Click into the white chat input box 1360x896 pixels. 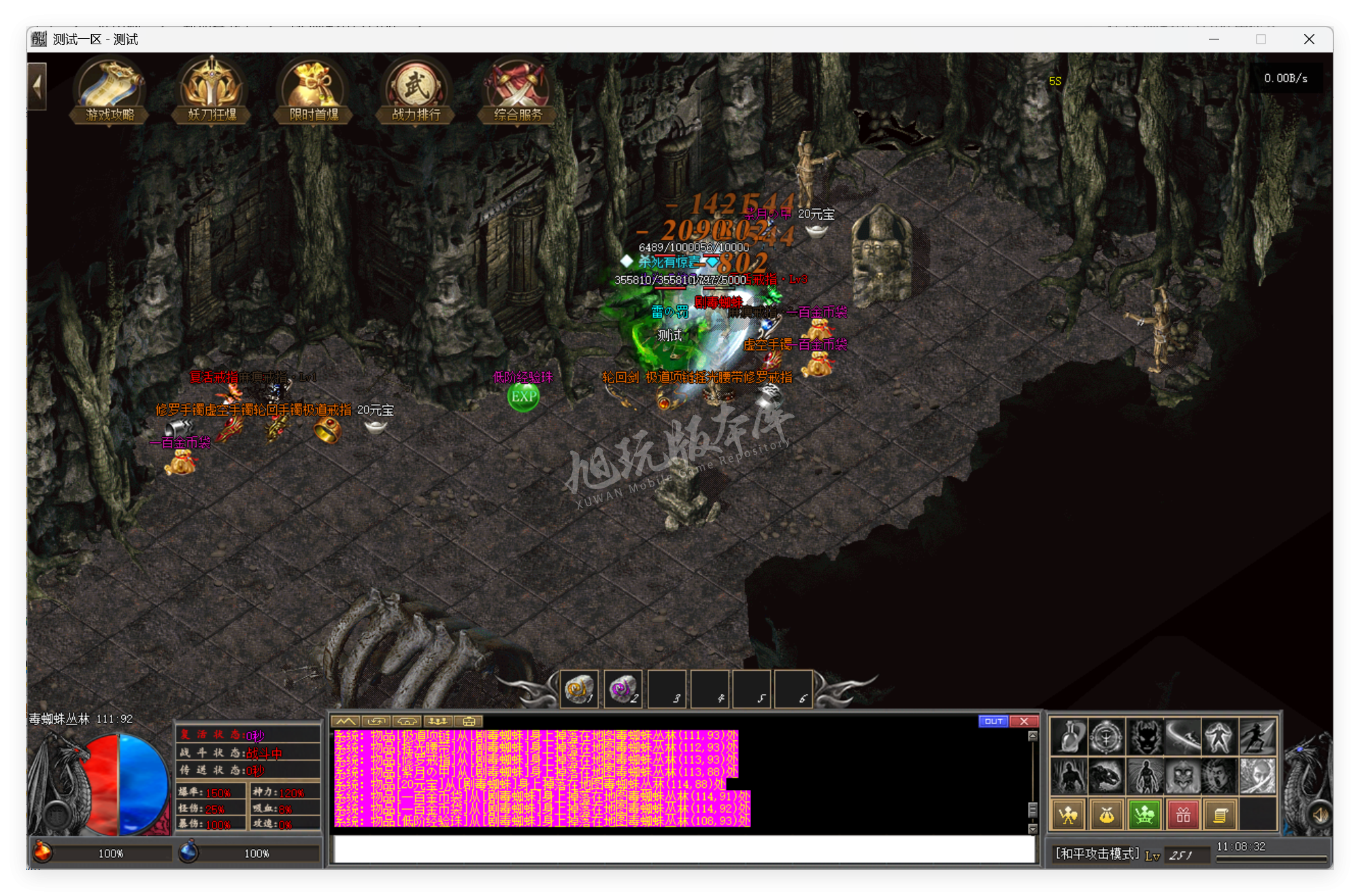683,849
